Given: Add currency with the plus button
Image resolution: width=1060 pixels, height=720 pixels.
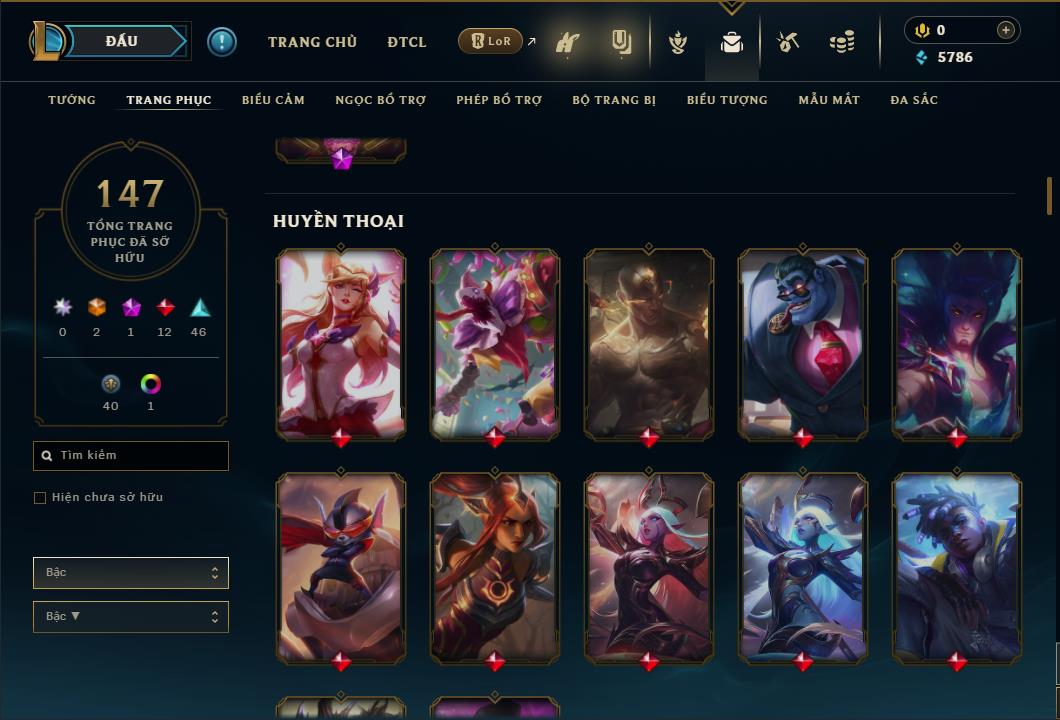Looking at the screenshot, I should point(1006,30).
